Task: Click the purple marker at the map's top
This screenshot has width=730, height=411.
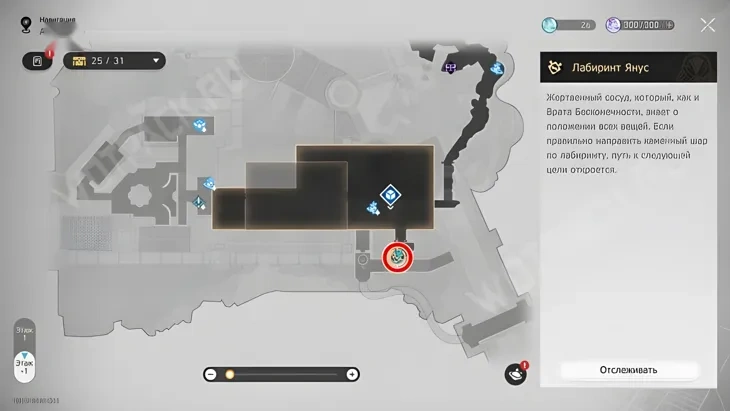Action: 451,67
